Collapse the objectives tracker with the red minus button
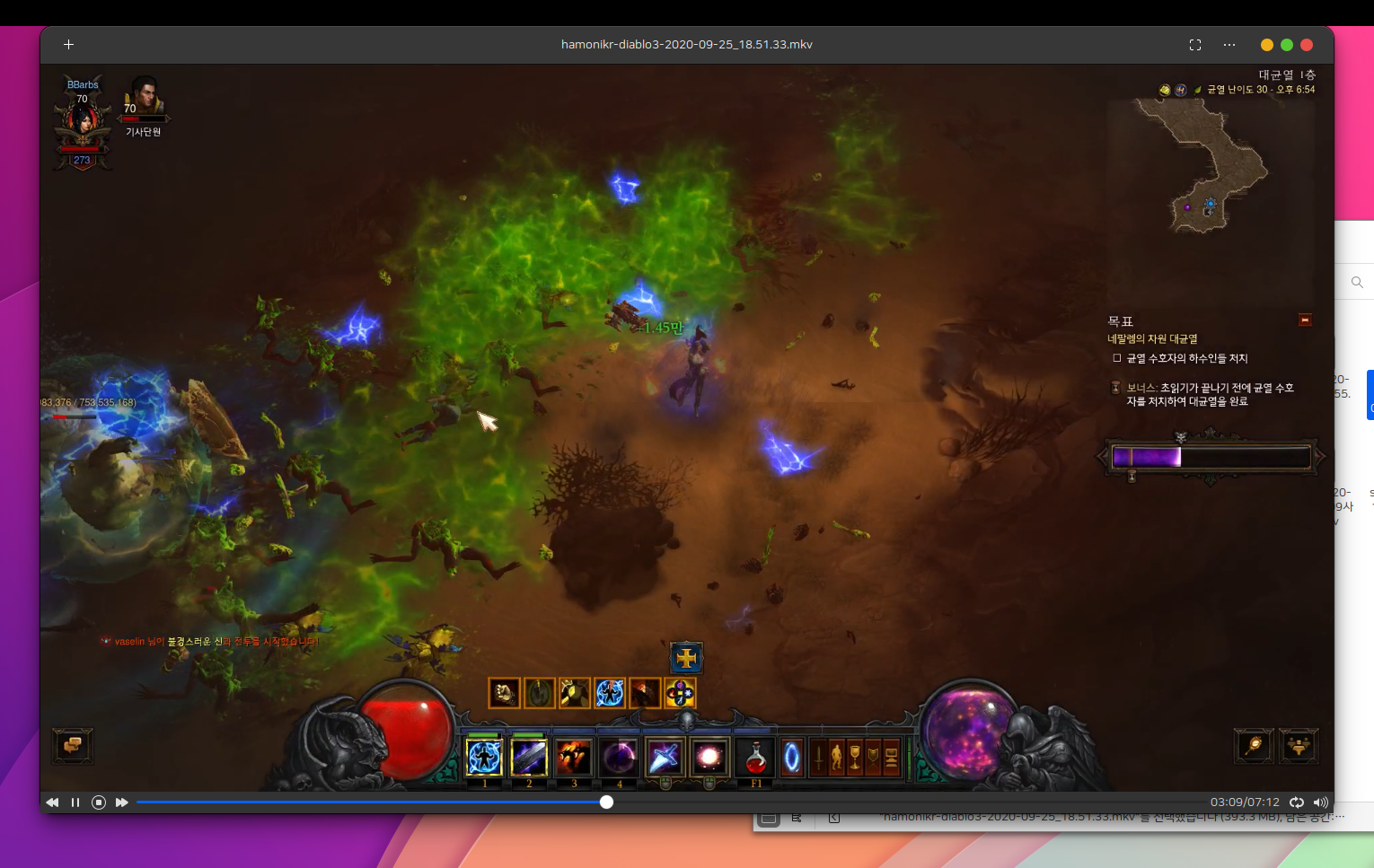1374x868 pixels. click(x=1305, y=320)
